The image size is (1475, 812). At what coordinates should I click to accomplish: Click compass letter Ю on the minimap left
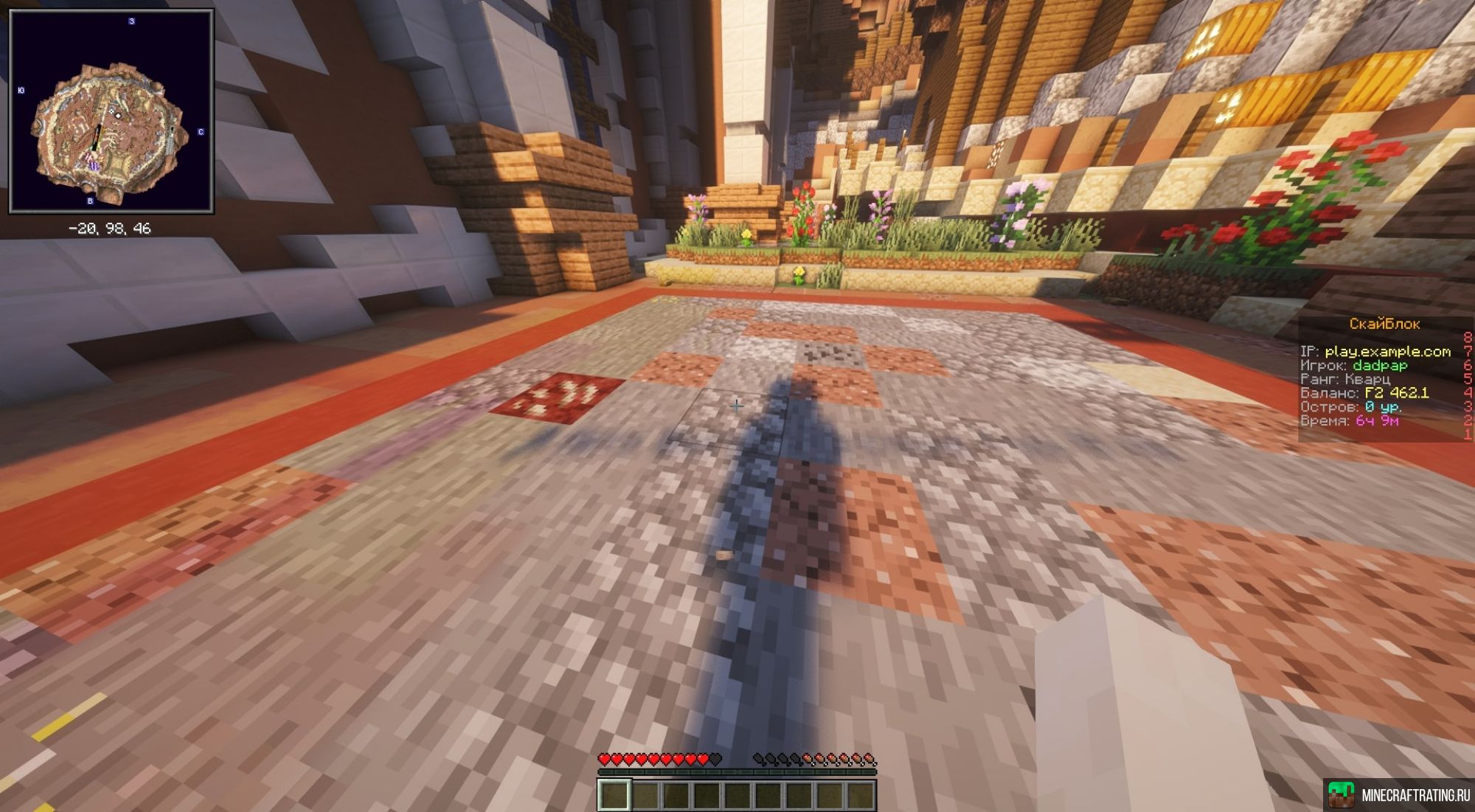pyautogui.click(x=21, y=91)
